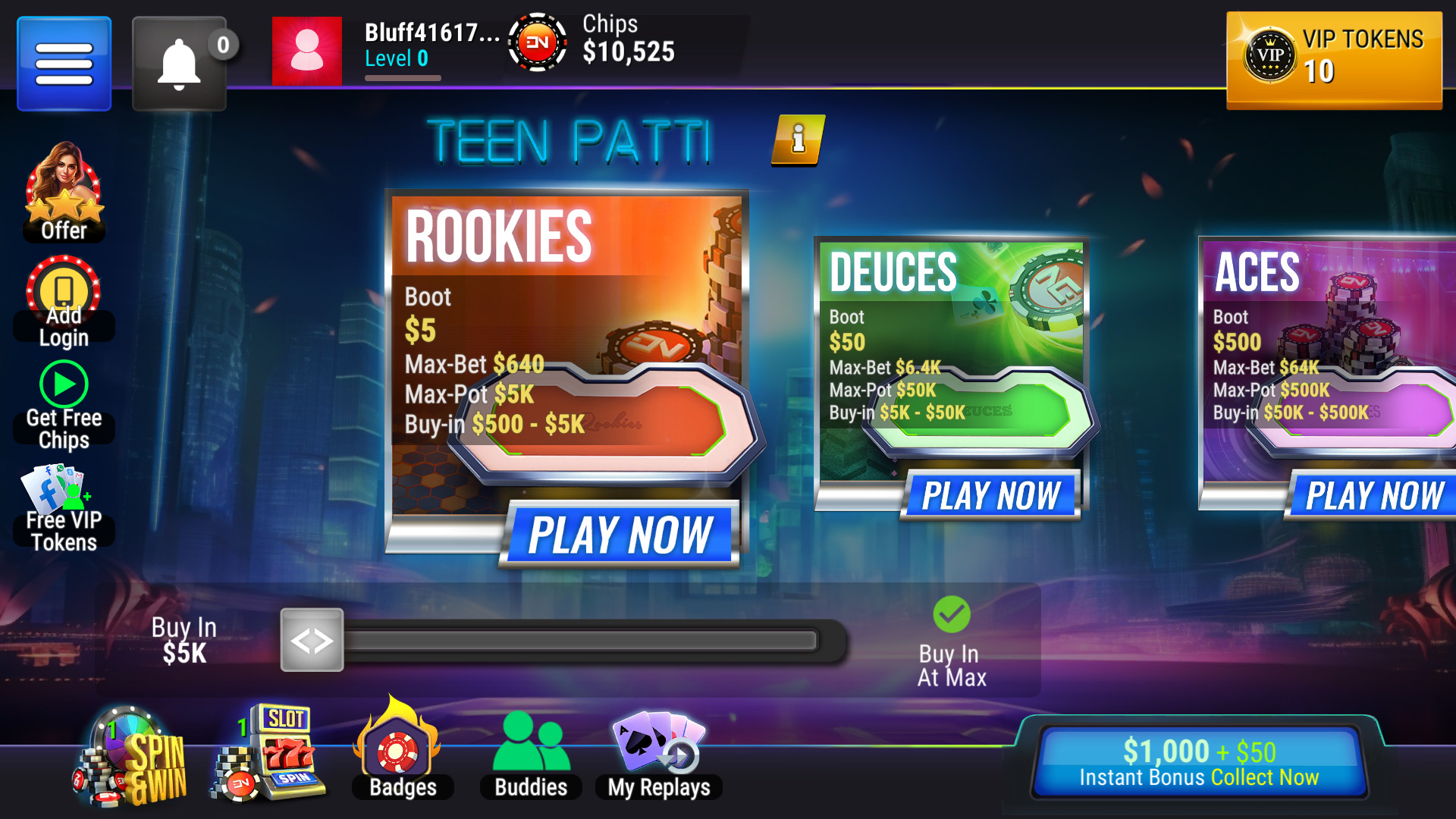The height and width of the screenshot is (819, 1456).
Task: Open the Teen Patti info panel
Action: (x=798, y=141)
